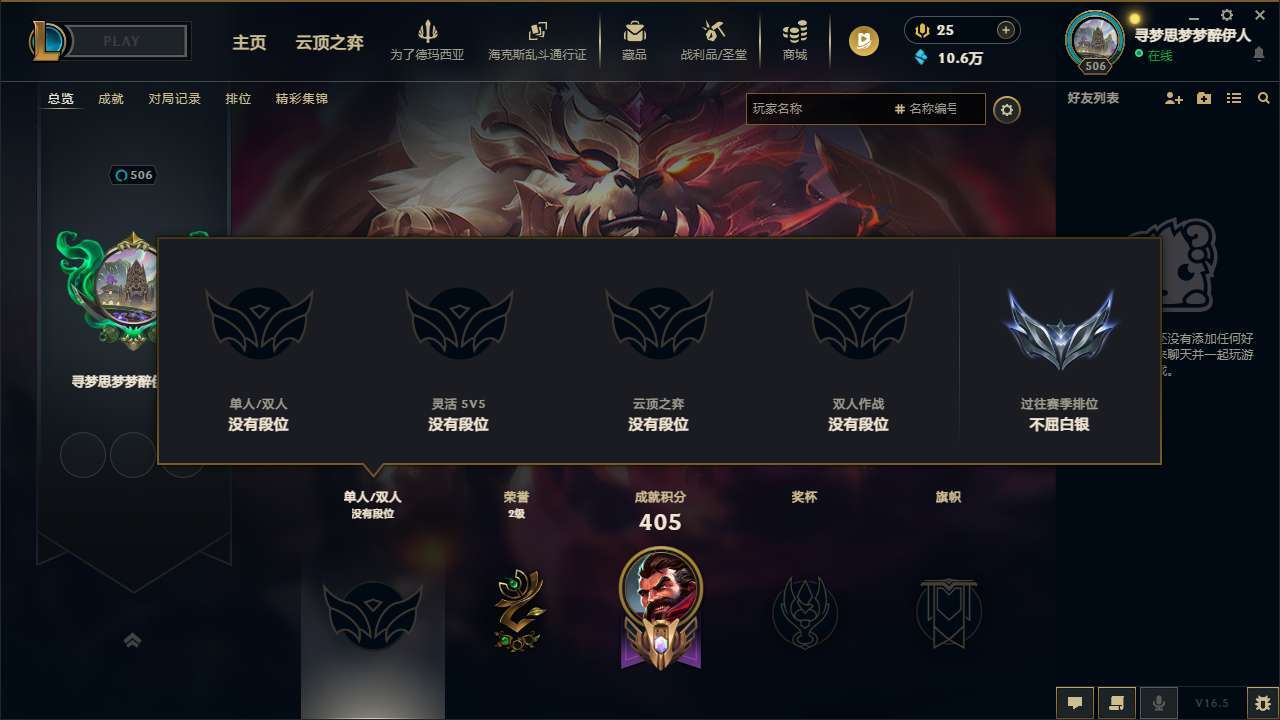Click the friends list display options icon
The image size is (1280, 720).
1233,98
